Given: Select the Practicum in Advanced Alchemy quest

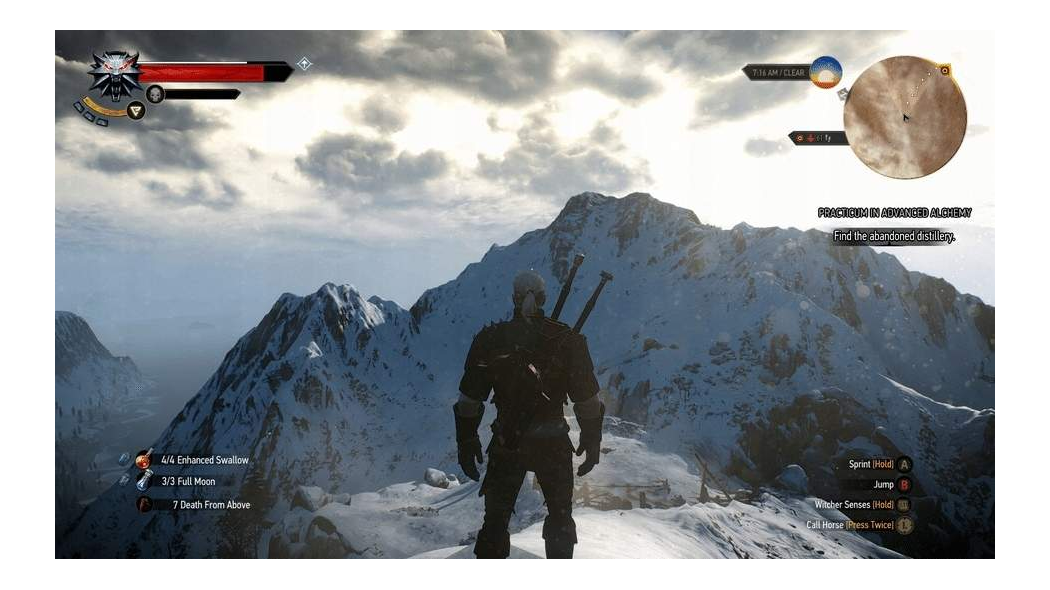Looking at the screenshot, I should coord(894,213).
